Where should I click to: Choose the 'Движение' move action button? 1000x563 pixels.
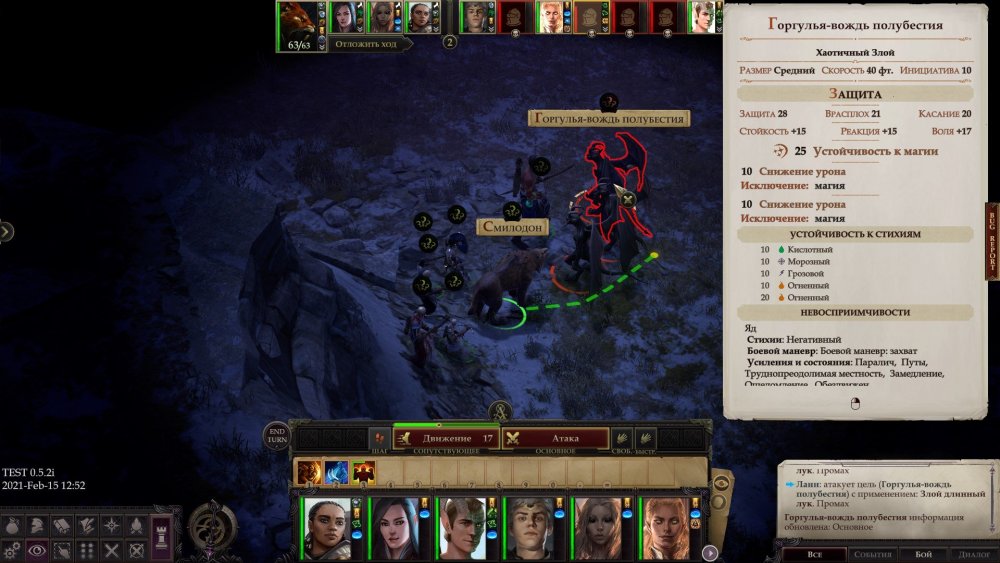(x=446, y=438)
